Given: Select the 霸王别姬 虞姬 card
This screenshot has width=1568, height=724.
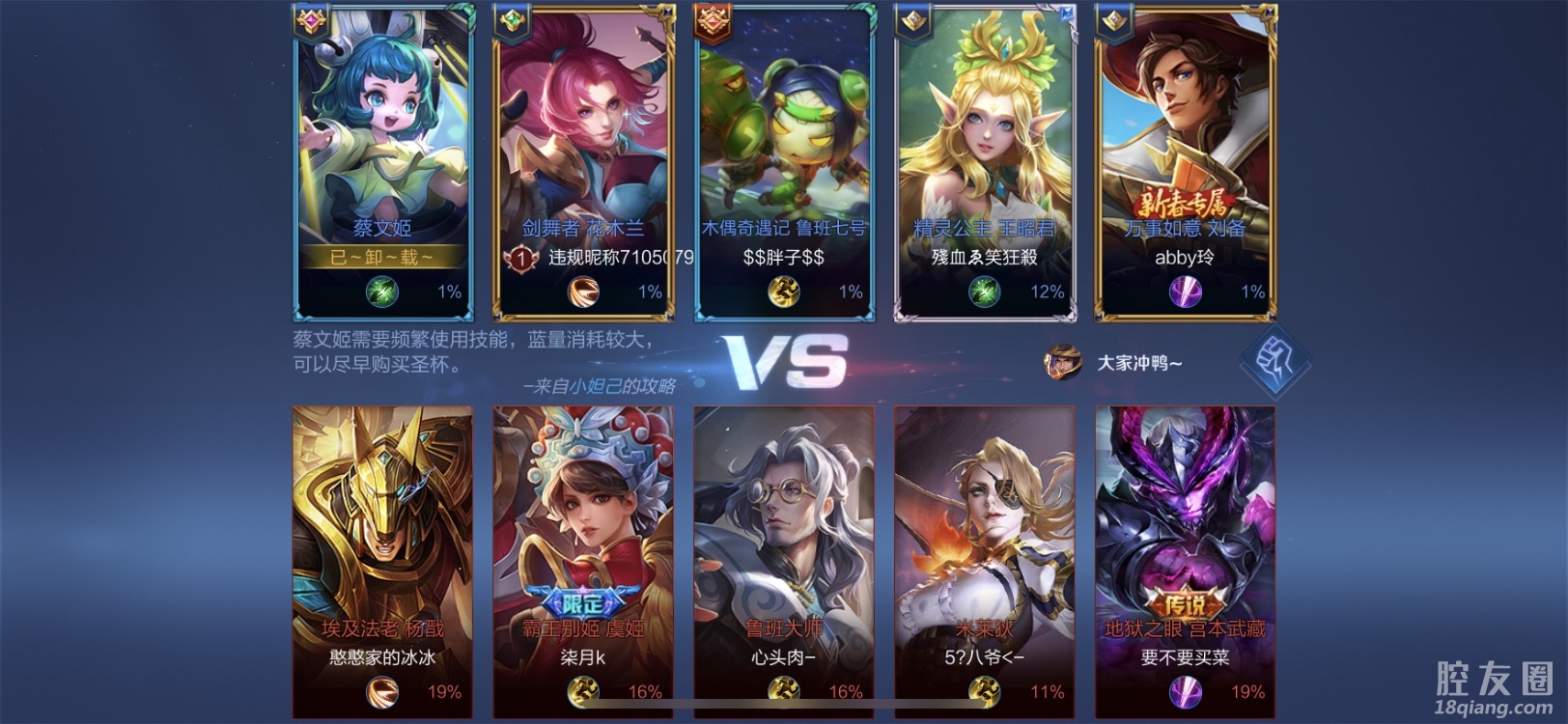Looking at the screenshot, I should coord(583,541).
